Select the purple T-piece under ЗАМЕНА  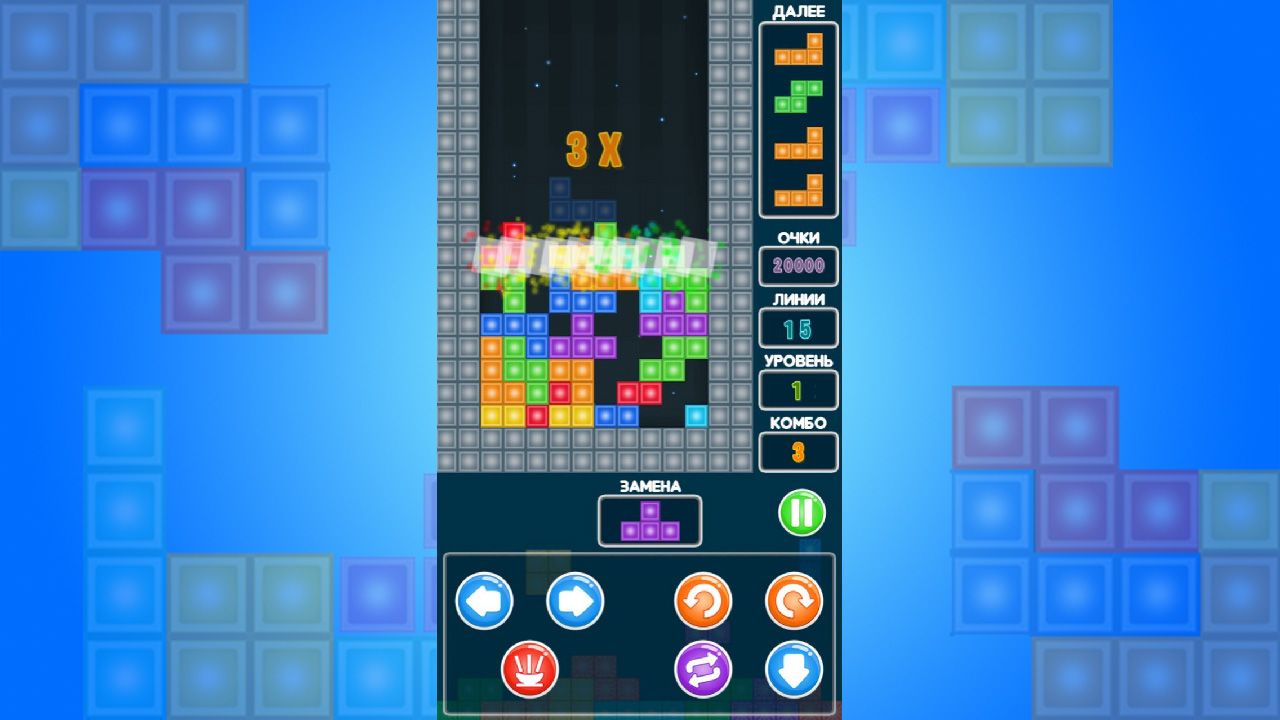coord(650,519)
